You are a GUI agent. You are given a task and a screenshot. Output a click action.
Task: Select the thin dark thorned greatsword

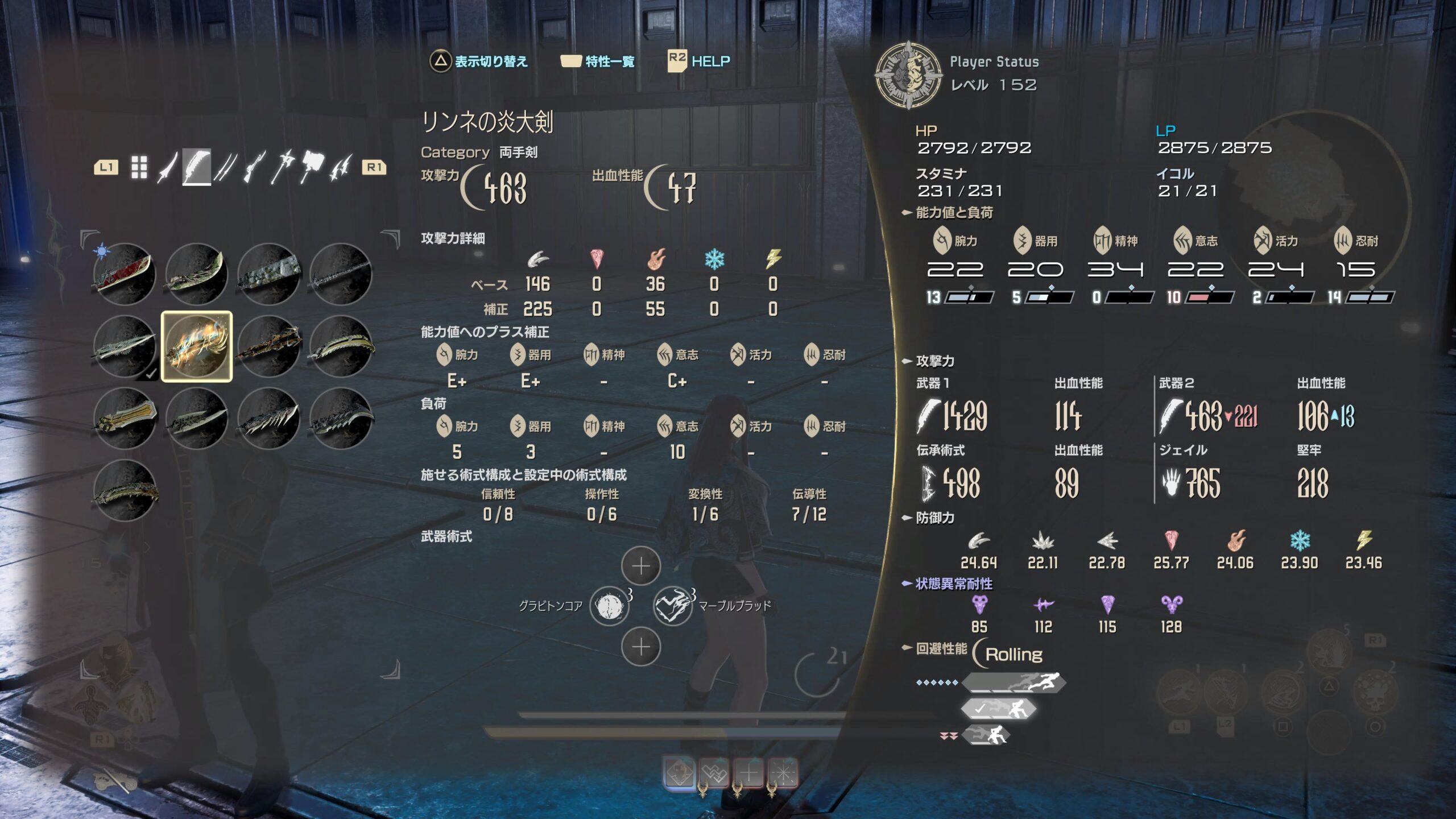click(x=341, y=274)
